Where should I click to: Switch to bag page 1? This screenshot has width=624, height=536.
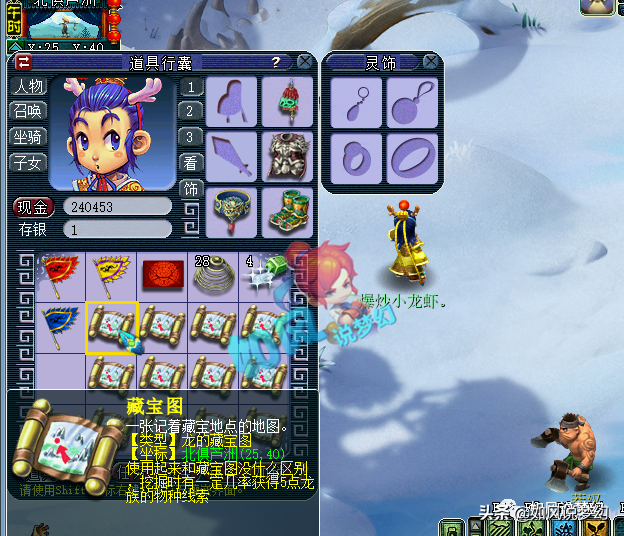189,87
